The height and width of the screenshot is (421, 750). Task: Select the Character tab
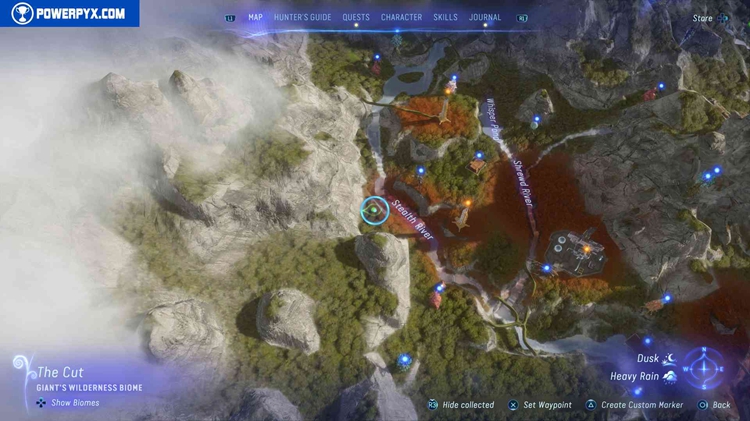[x=401, y=17]
